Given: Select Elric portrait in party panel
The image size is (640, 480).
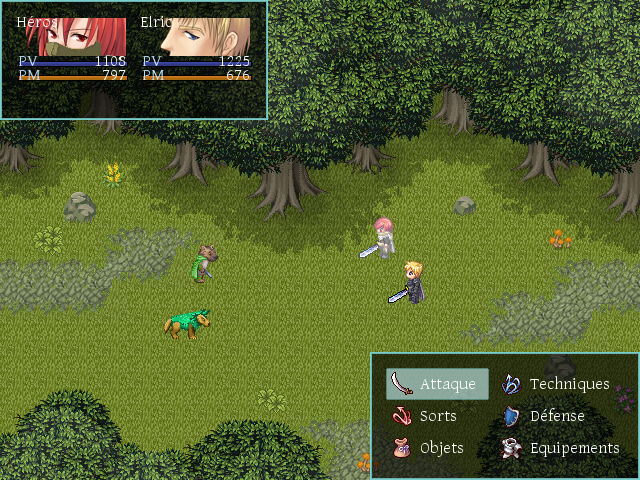Looking at the screenshot, I should 197,38.
